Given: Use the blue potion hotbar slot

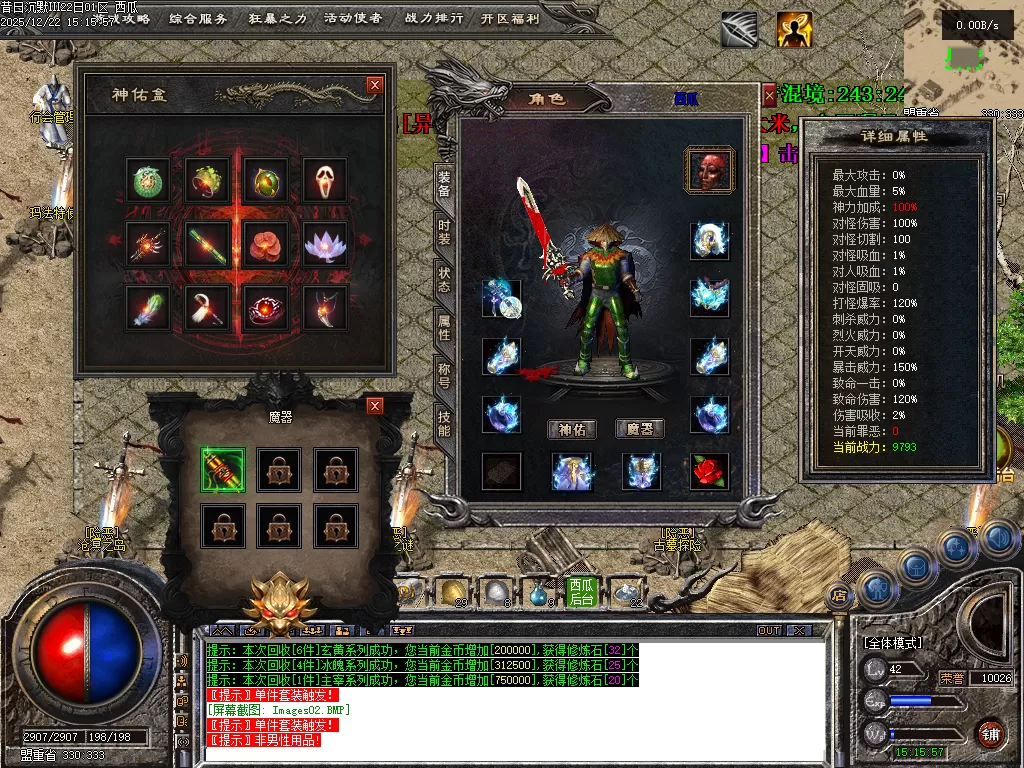Looking at the screenshot, I should (539, 592).
